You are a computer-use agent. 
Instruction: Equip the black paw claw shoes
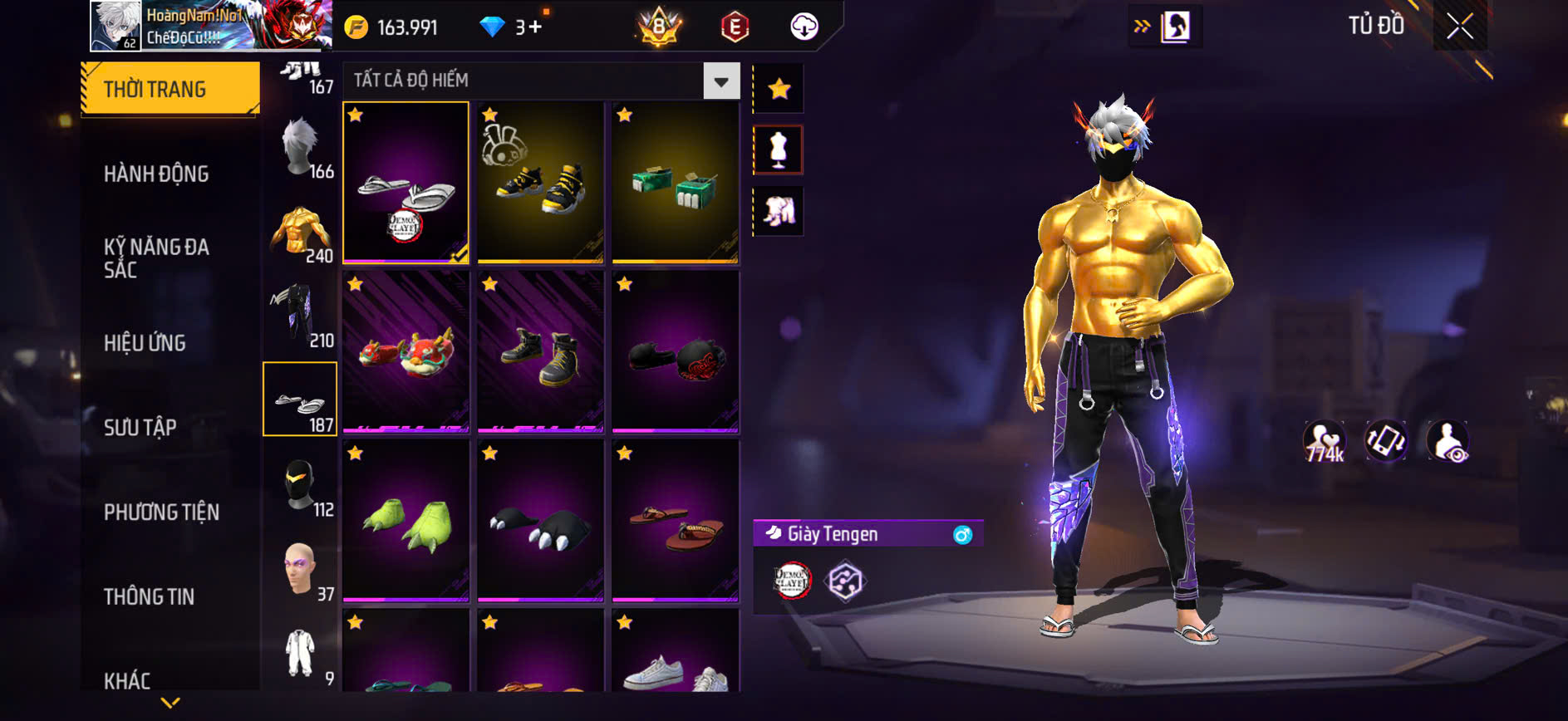coord(540,522)
